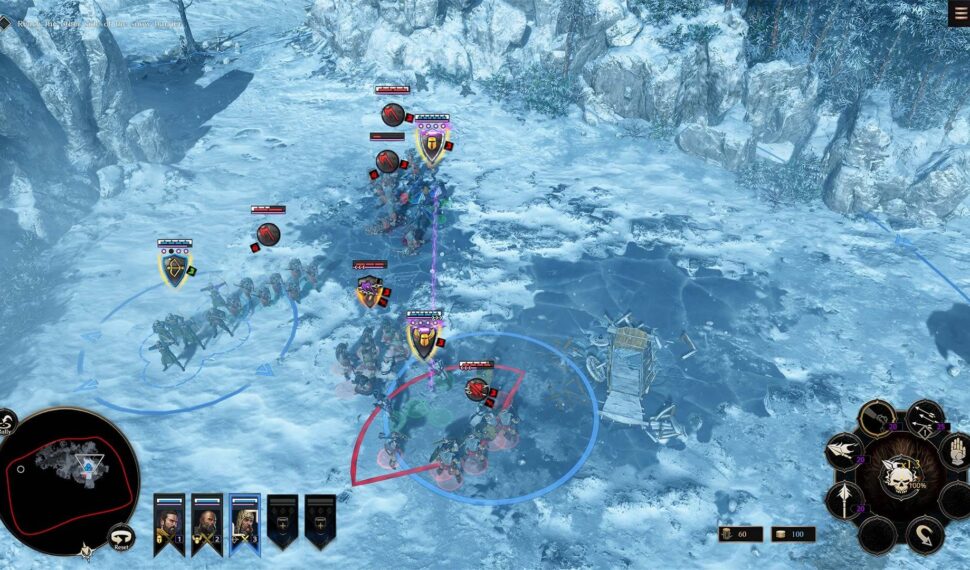Select the archer unit bow shield marker
The height and width of the screenshot is (570, 970).
(x=175, y=269)
